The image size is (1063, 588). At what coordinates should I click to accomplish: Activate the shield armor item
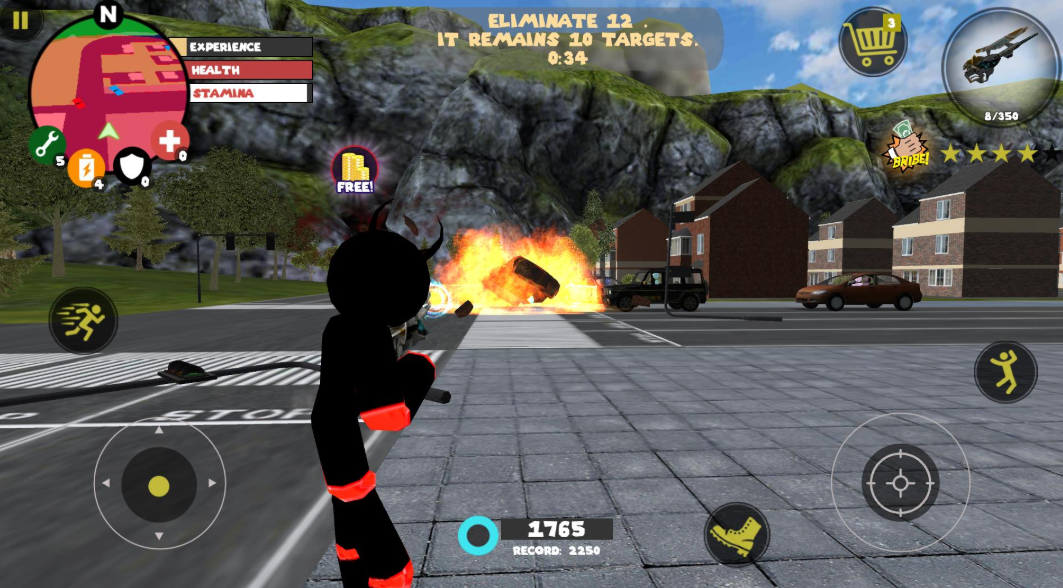132,166
